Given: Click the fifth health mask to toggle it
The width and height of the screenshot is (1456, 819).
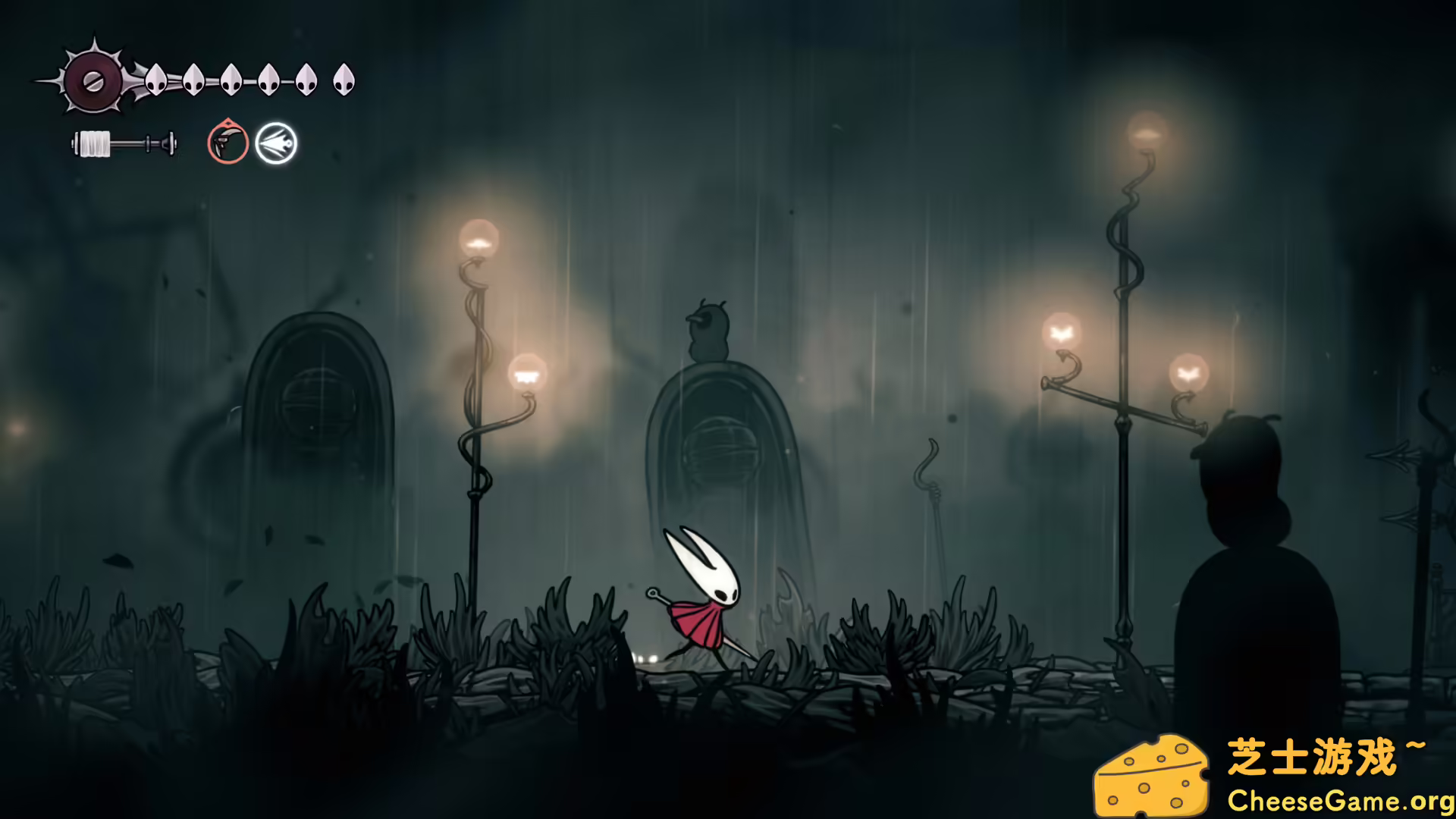Looking at the screenshot, I should point(306,78).
